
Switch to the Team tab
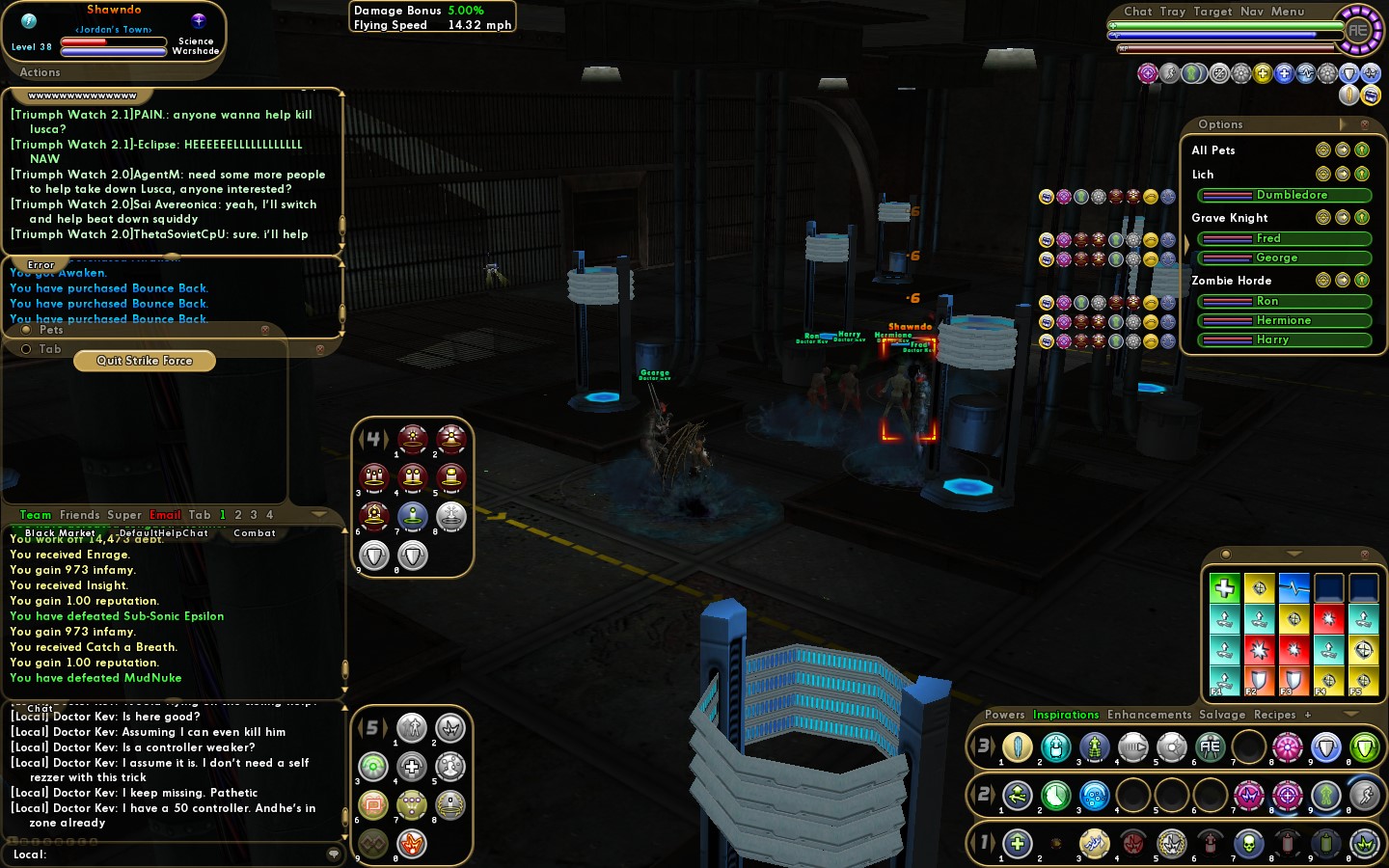36,515
